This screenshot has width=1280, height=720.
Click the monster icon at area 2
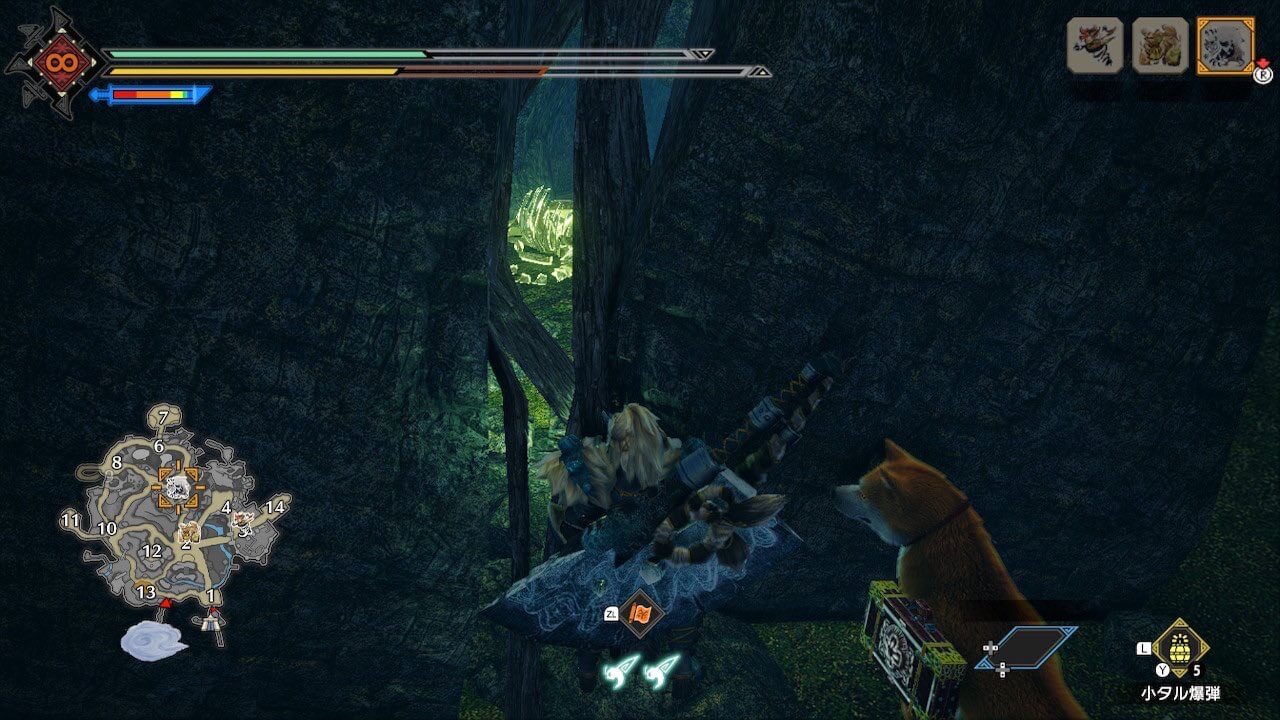pos(188,532)
